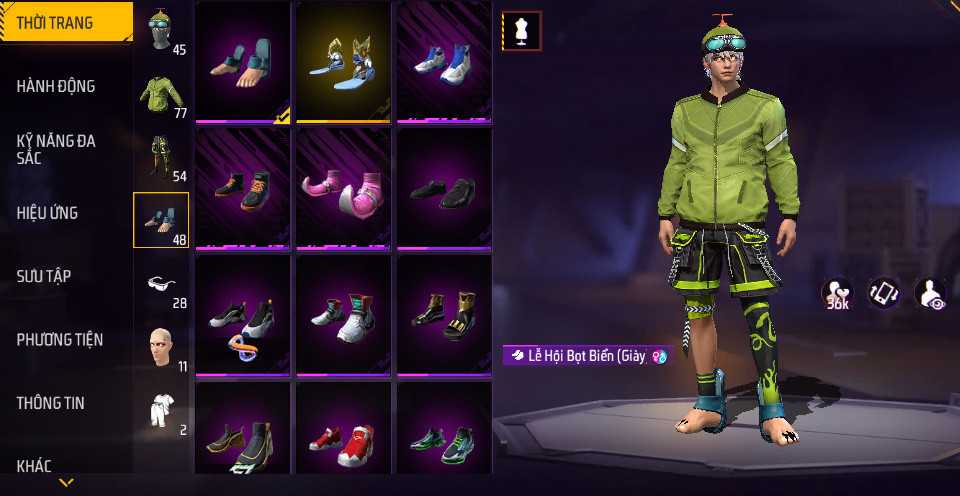Viewport: 960px width, 496px height.
Task: Tap the 36k likes heart icon
Action: pos(837,294)
